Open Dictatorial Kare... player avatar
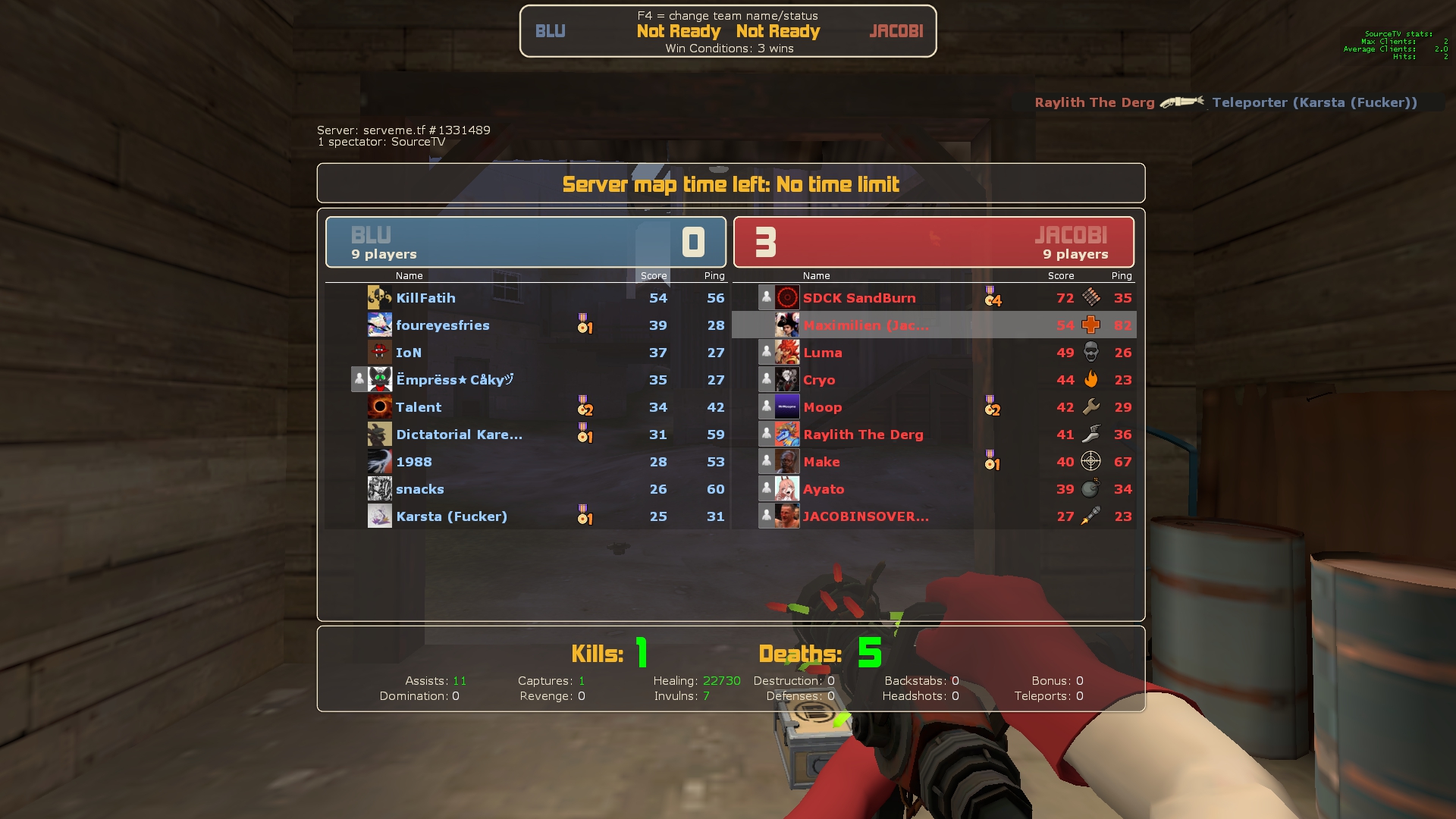Viewport: 1456px width, 819px height. (x=379, y=435)
